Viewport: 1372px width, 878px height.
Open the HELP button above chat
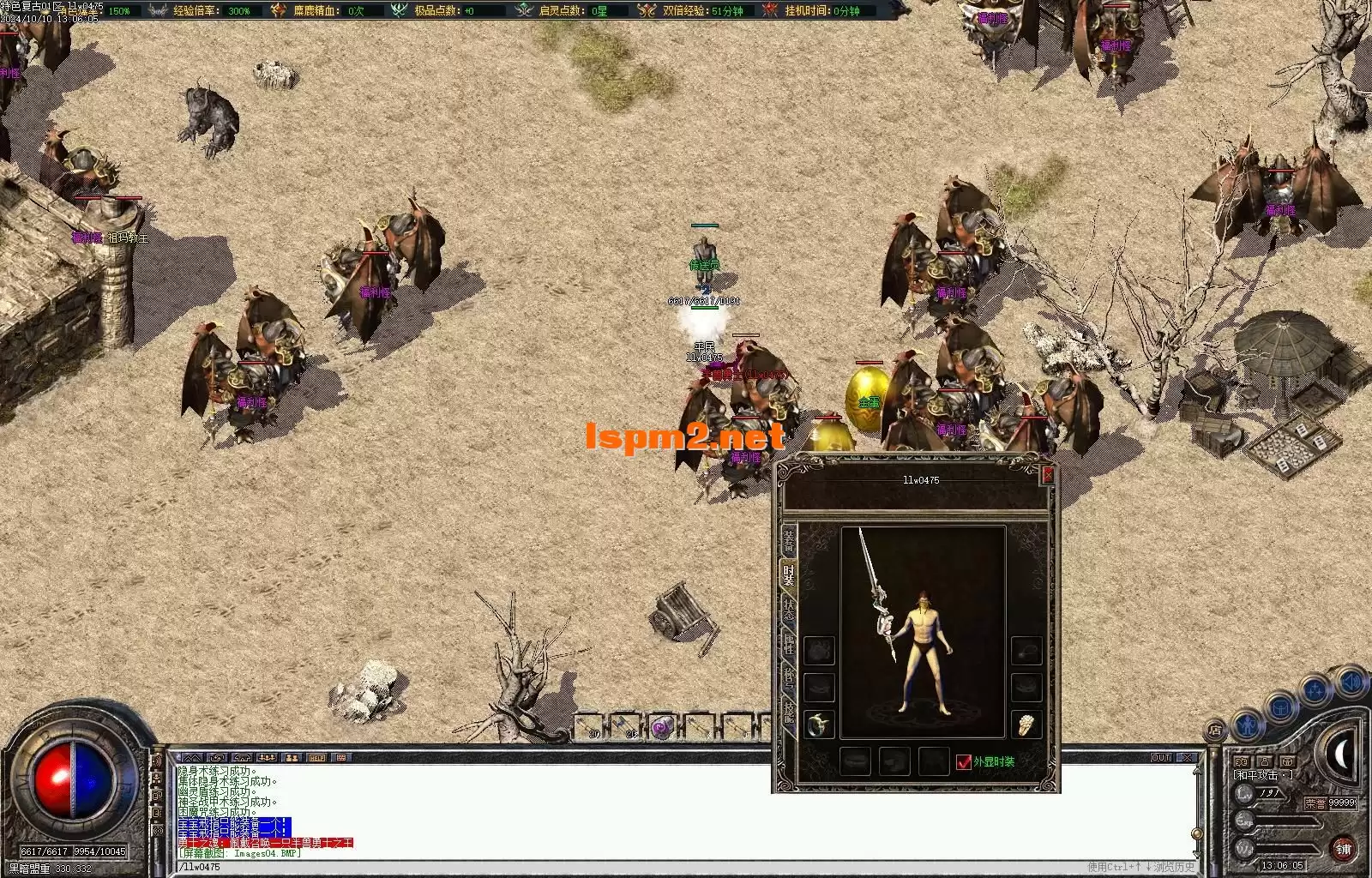pyautogui.click(x=317, y=758)
